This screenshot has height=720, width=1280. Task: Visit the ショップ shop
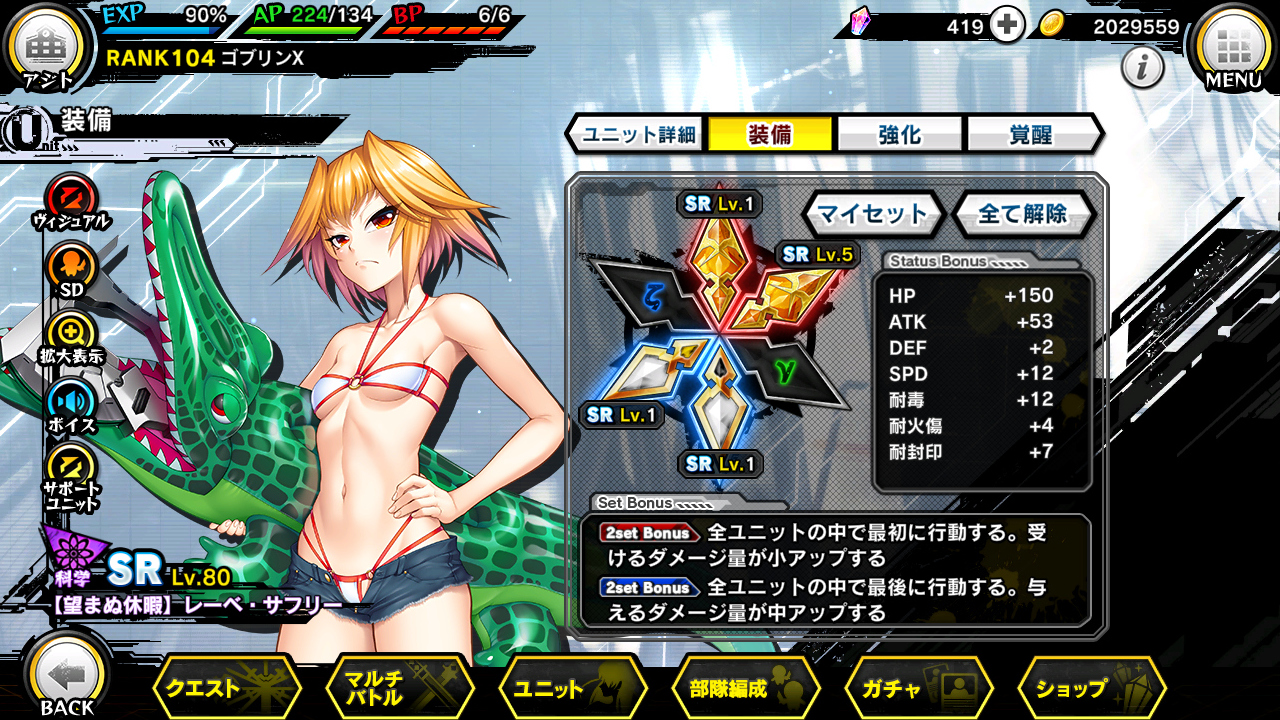click(x=1091, y=688)
